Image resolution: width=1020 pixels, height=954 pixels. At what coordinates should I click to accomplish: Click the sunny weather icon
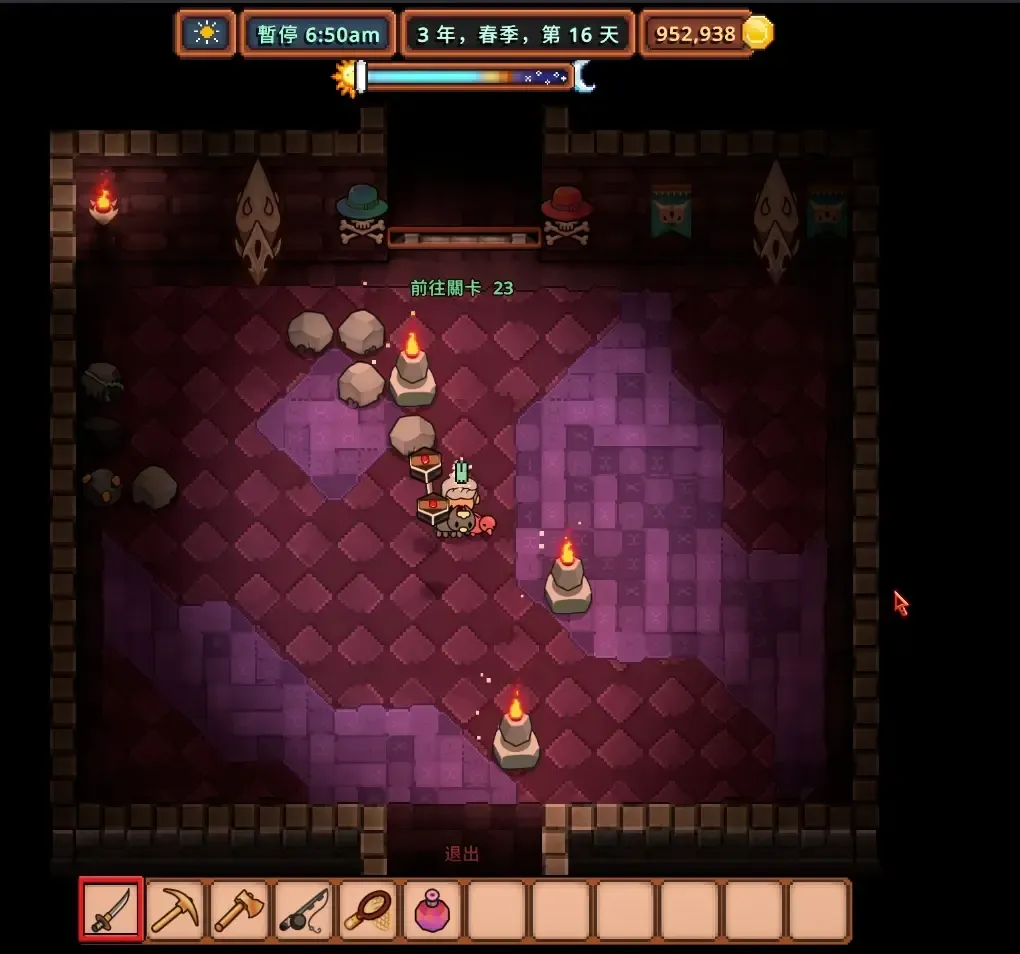[207, 34]
